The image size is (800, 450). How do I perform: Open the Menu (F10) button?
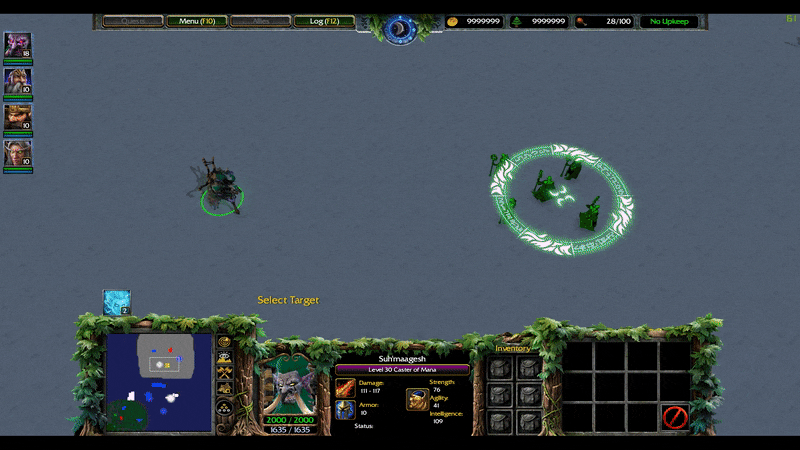coord(196,21)
